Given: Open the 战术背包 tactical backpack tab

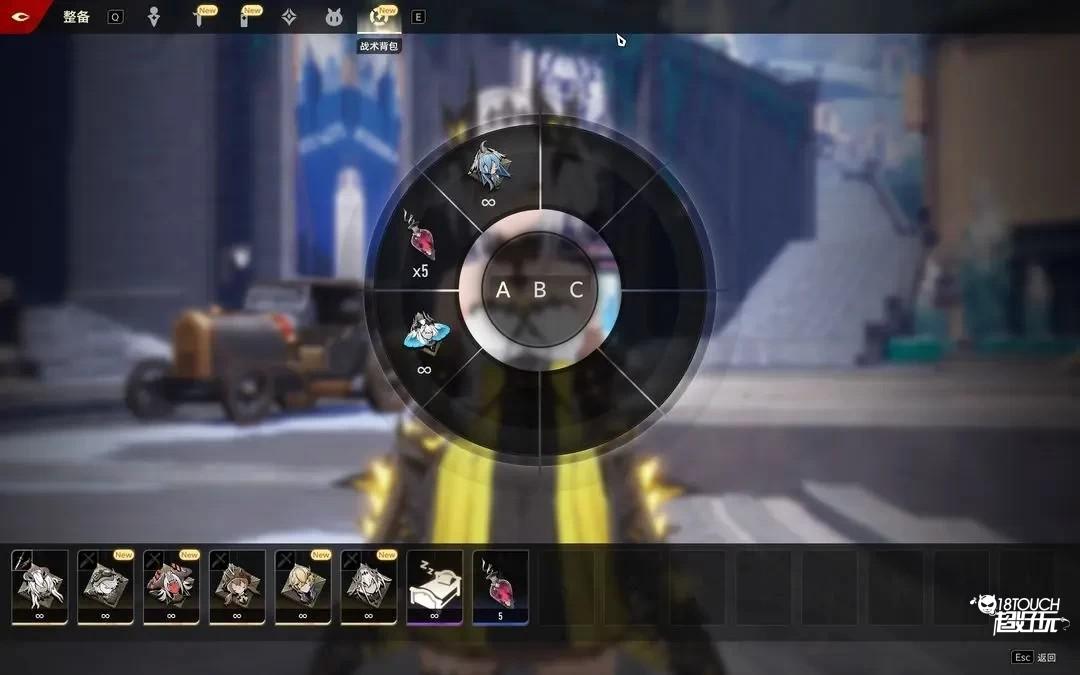Looking at the screenshot, I should pos(380,17).
